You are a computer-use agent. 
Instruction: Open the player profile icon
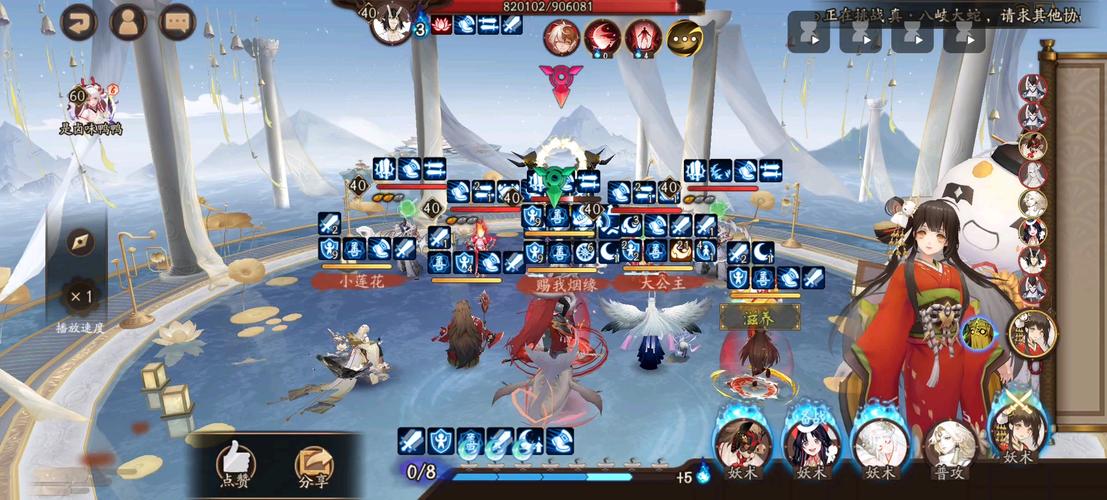pos(128,22)
